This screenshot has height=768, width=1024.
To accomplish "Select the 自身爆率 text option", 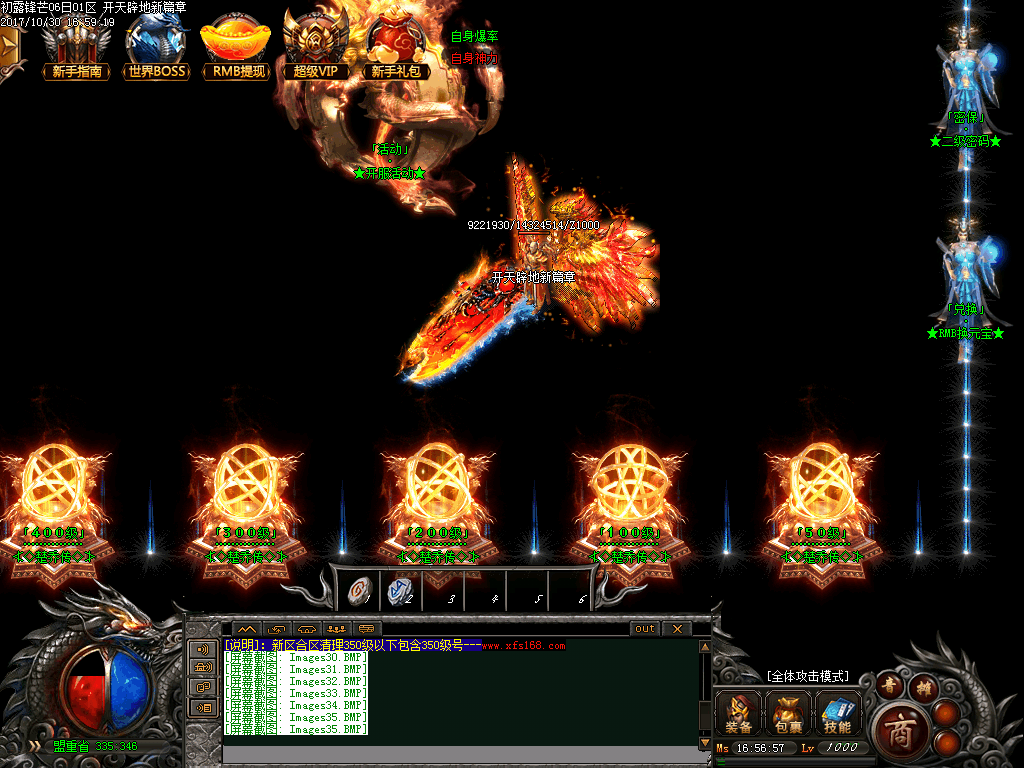I will (x=474, y=36).
